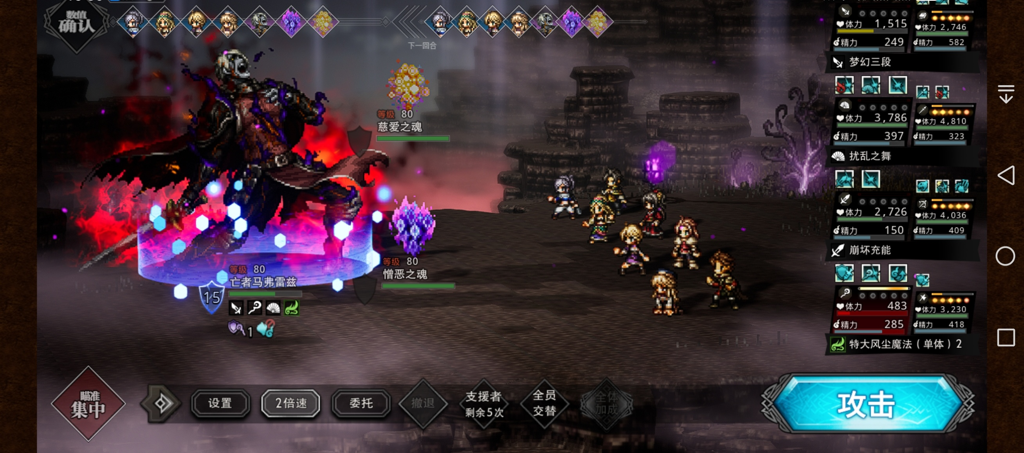Viewport: 1024px width, 453px height.
Task: Tap the big blue 攻击 attack button
Action: [x=866, y=404]
